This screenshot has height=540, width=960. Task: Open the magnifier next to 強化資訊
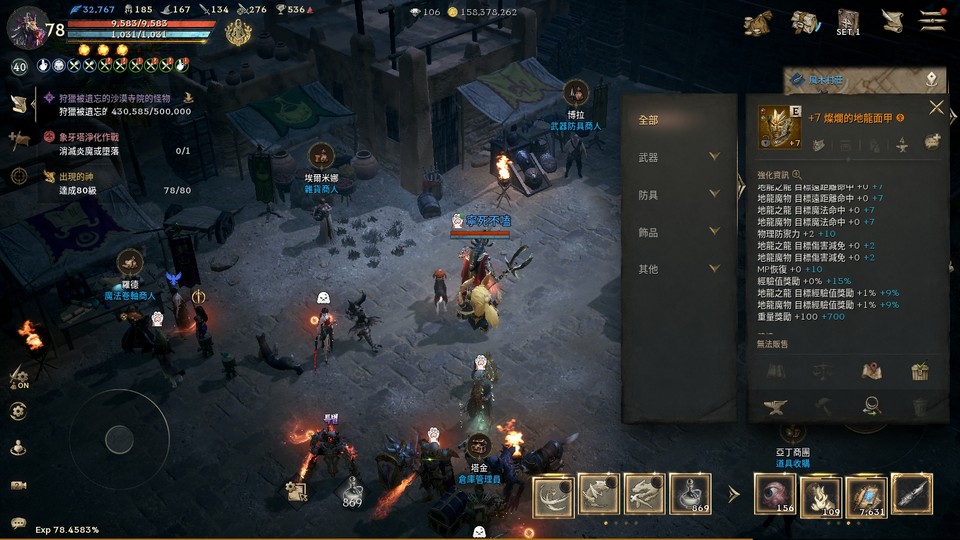(797, 174)
